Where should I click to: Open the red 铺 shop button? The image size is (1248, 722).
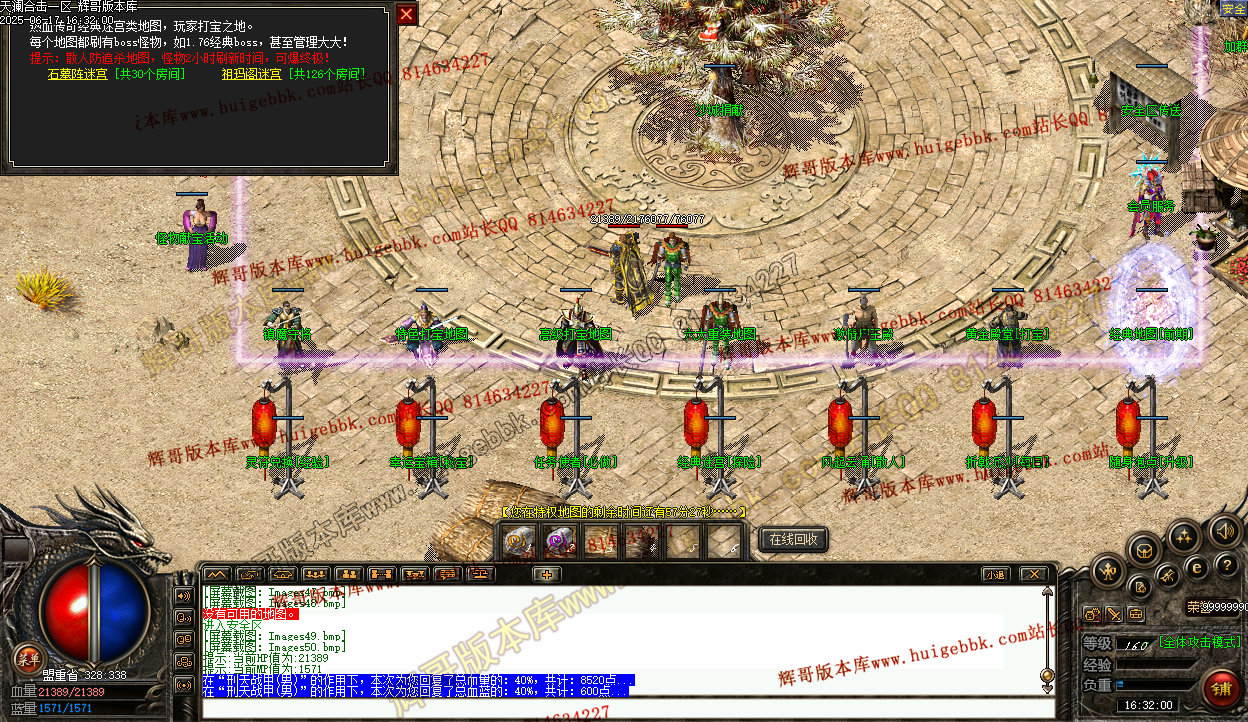[x=1221, y=689]
